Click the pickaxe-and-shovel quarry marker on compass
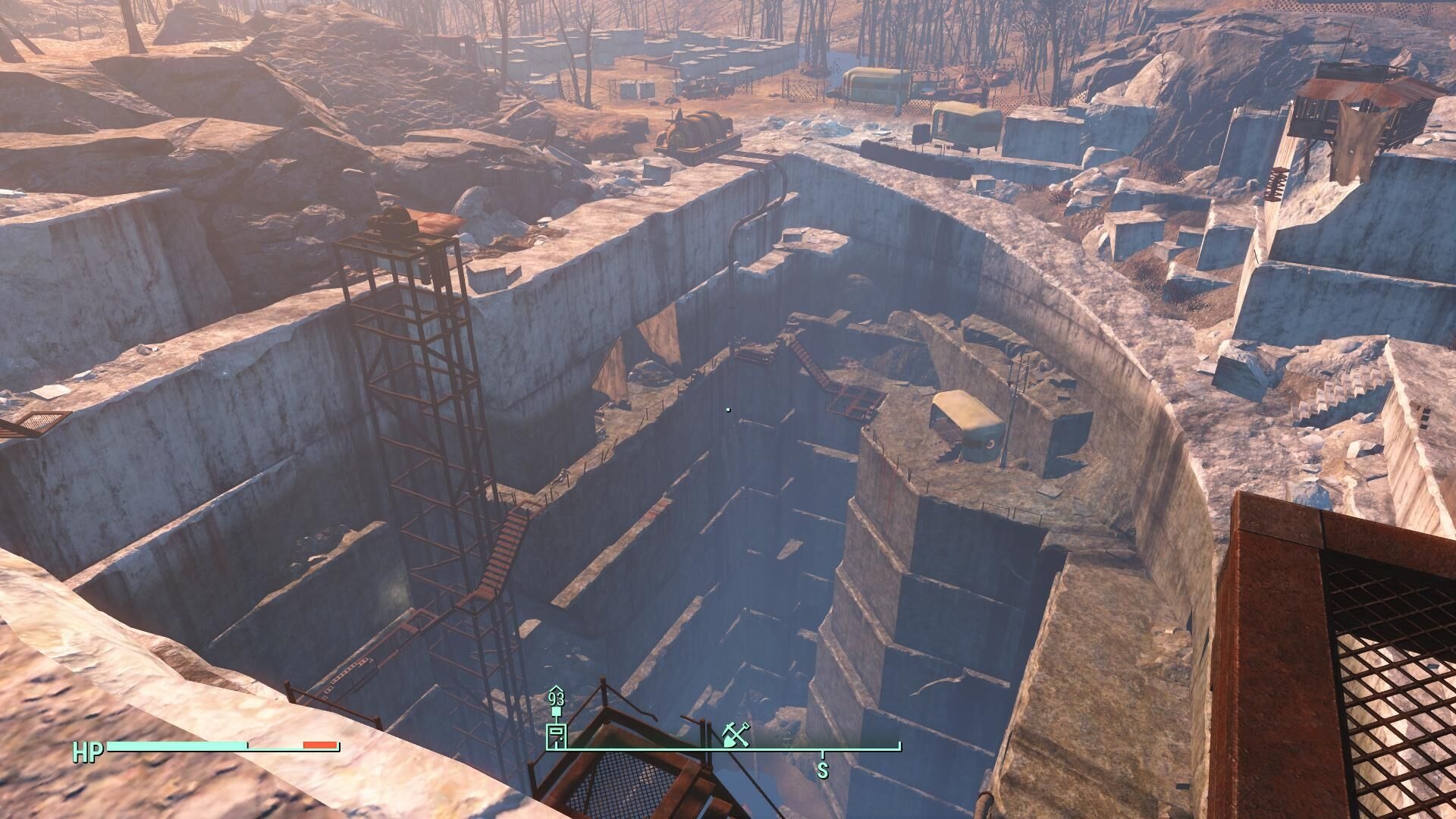The width and height of the screenshot is (1456, 819). (x=736, y=735)
